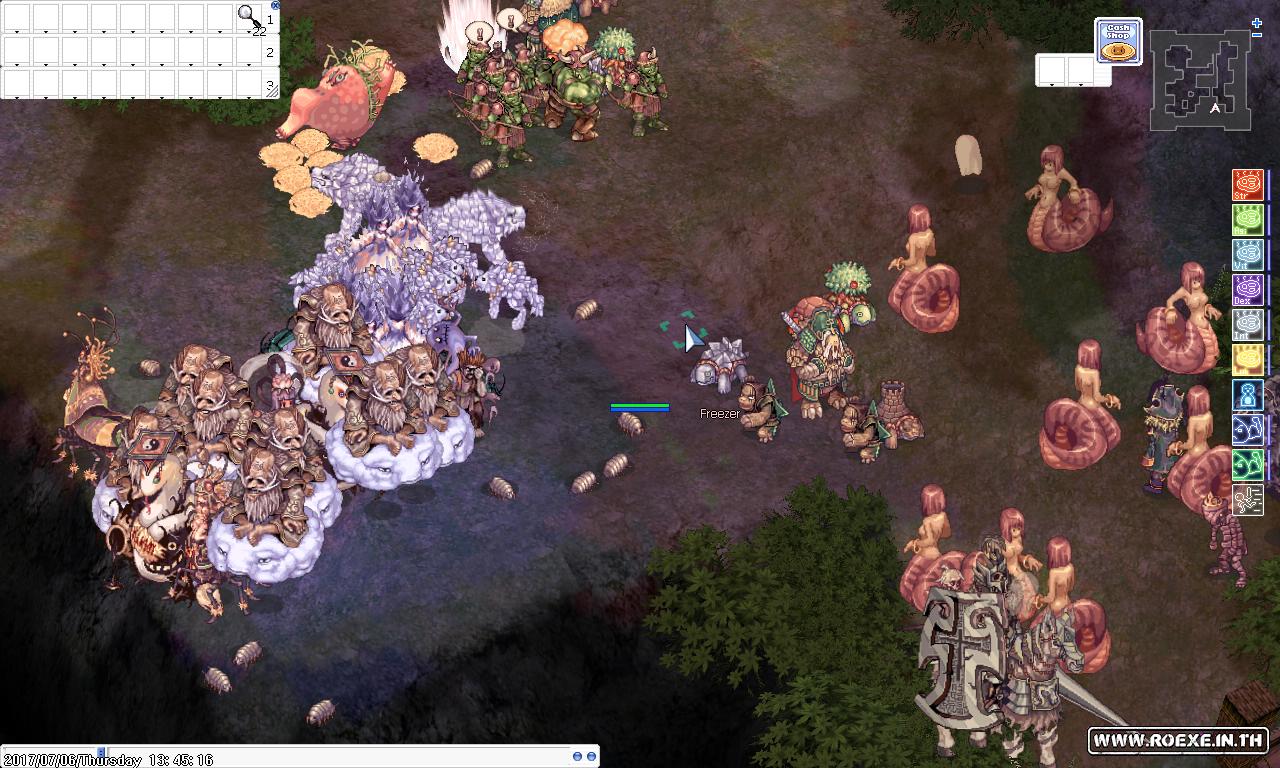The height and width of the screenshot is (768, 1280).
Task: Click the blue figure status icon
Action: tap(1248, 396)
